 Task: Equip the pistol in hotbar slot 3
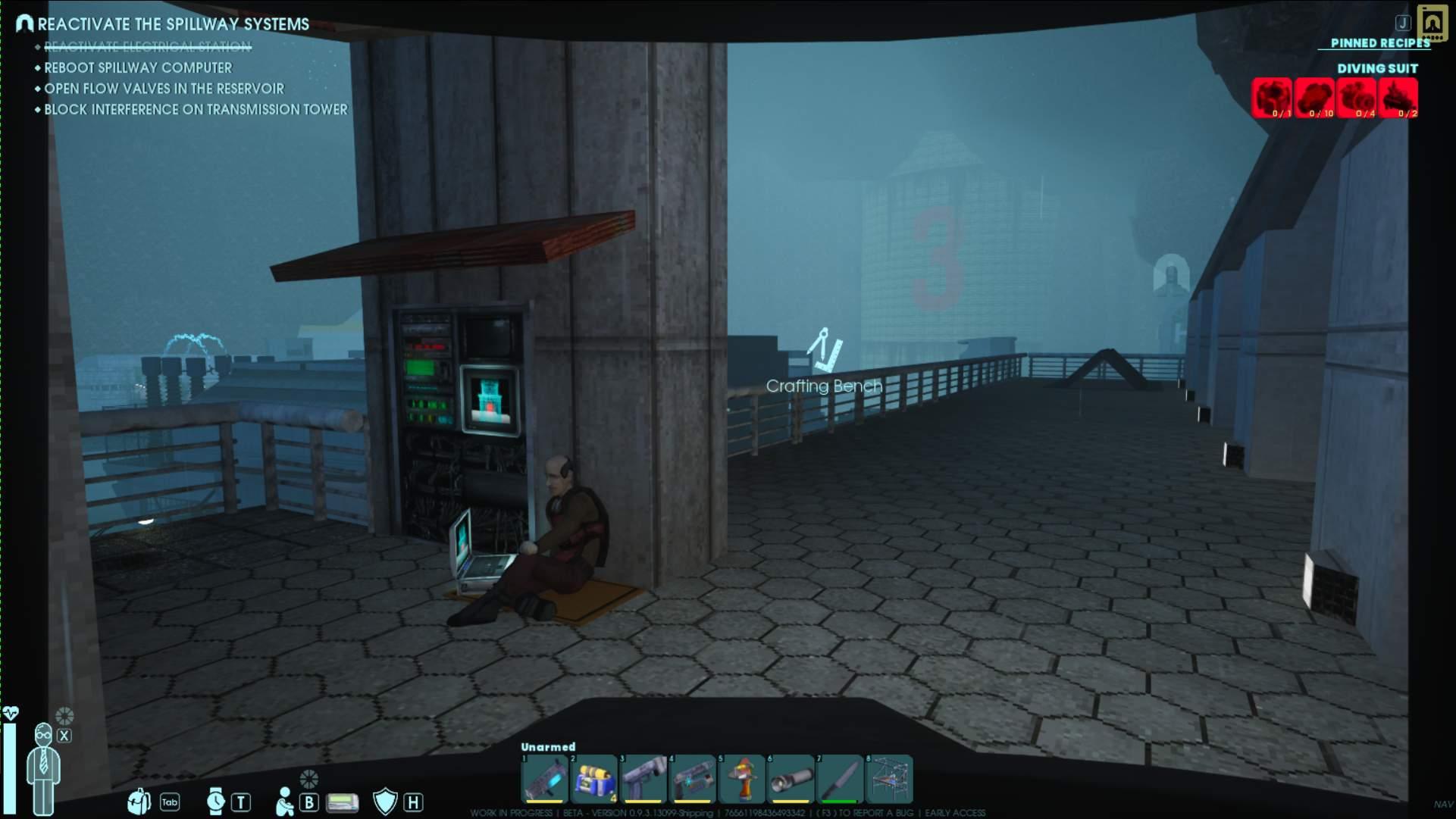(x=643, y=779)
